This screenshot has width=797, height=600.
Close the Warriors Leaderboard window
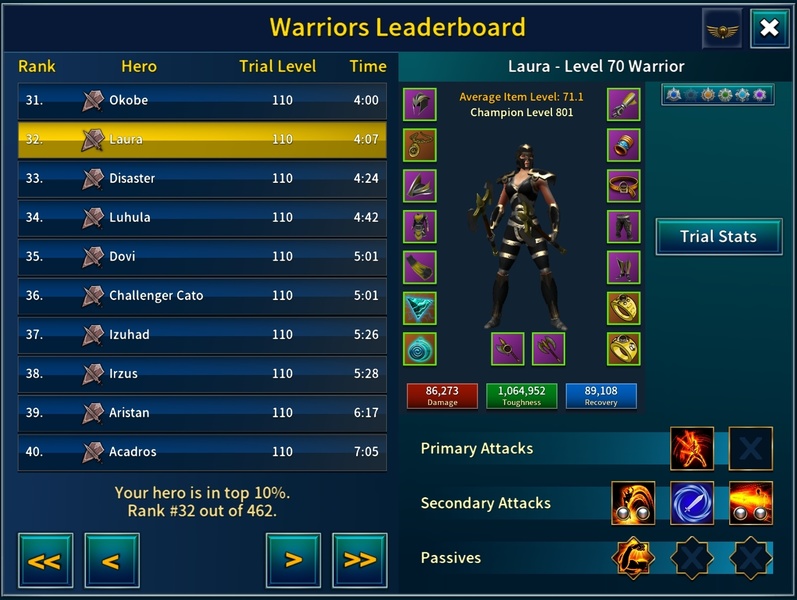[768, 28]
